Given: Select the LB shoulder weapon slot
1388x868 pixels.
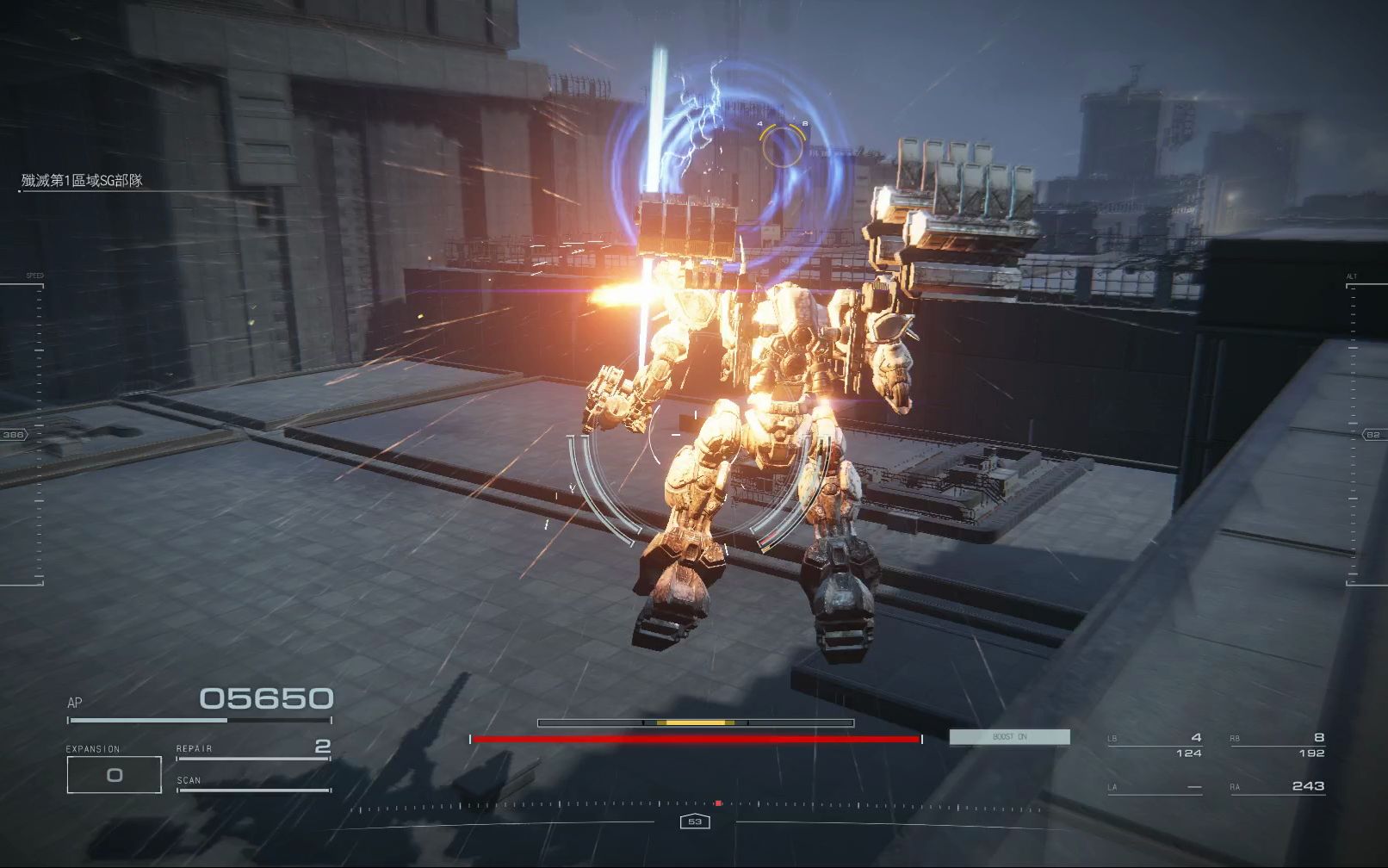Looking at the screenshot, I should (1155, 745).
